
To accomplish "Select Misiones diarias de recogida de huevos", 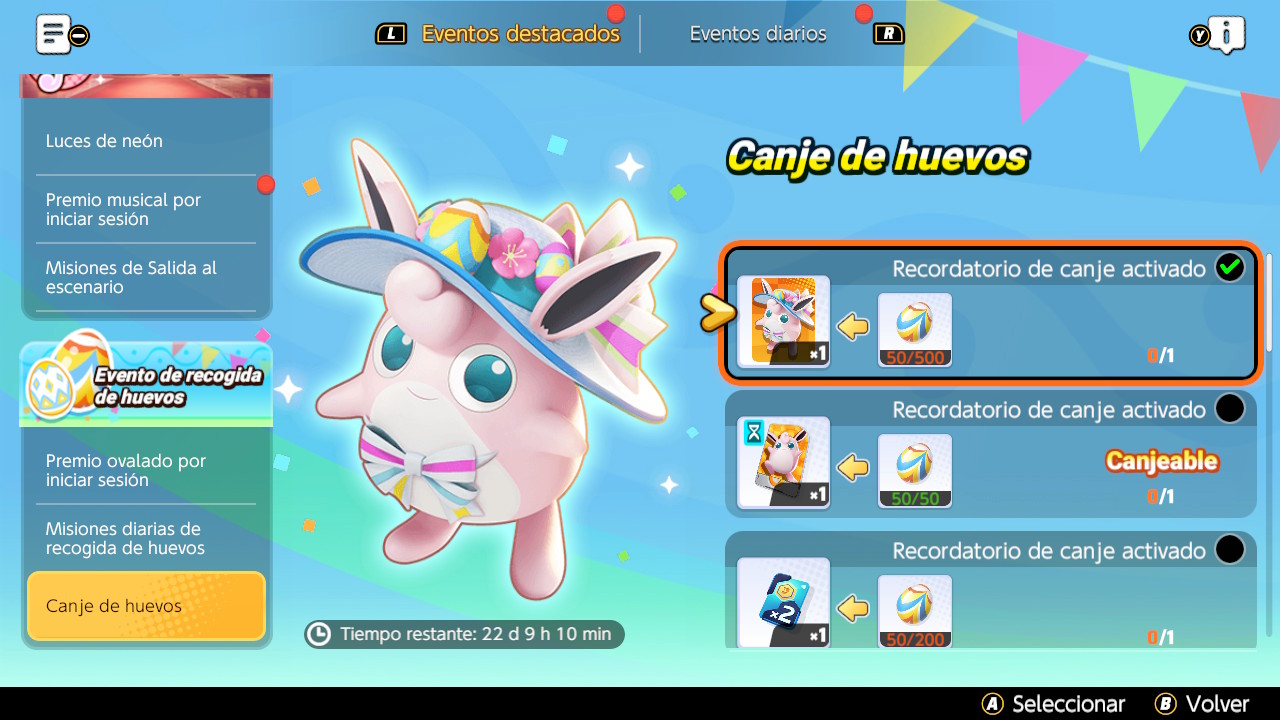I will coord(124,538).
